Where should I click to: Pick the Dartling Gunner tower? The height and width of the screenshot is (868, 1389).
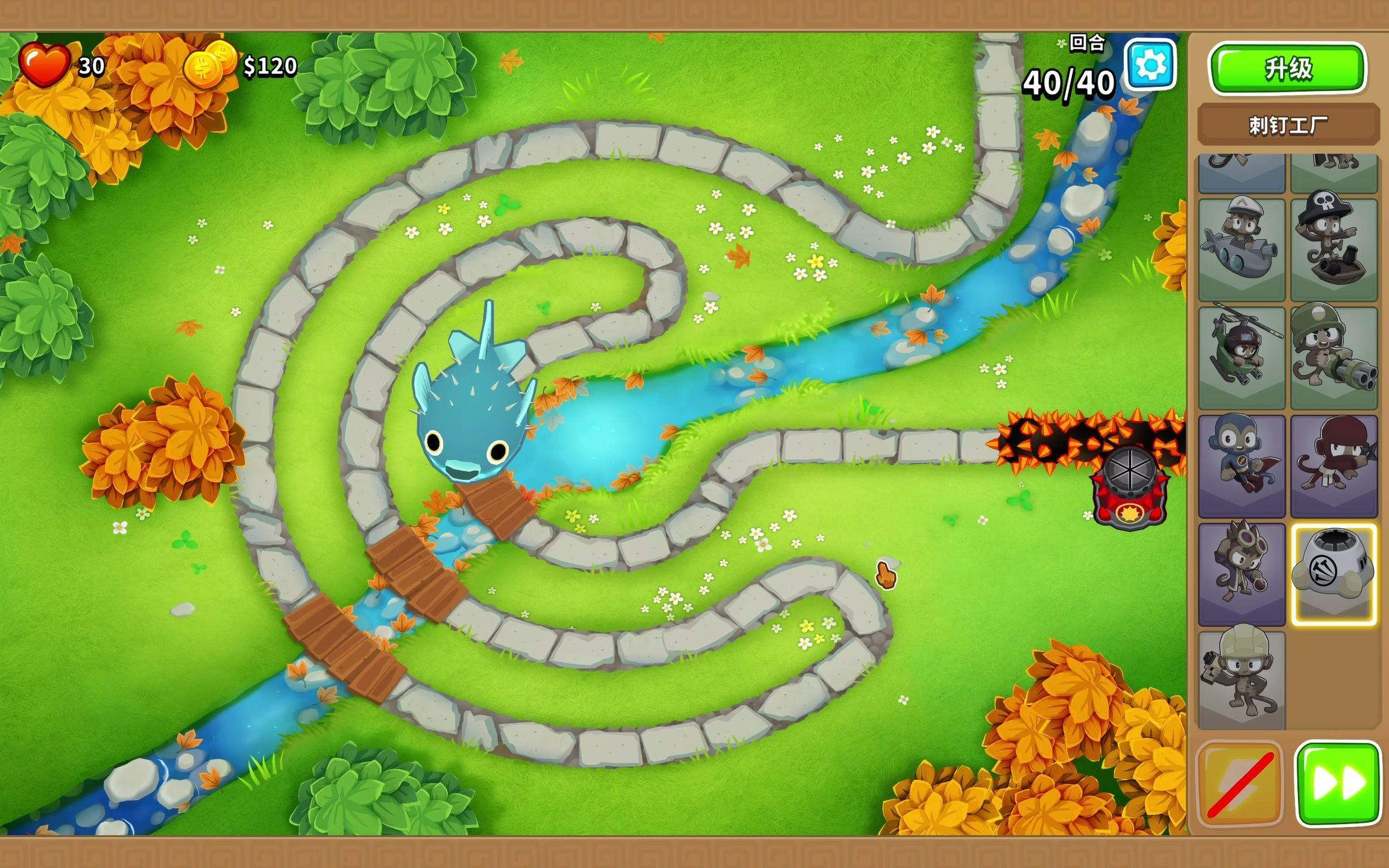[1334, 357]
